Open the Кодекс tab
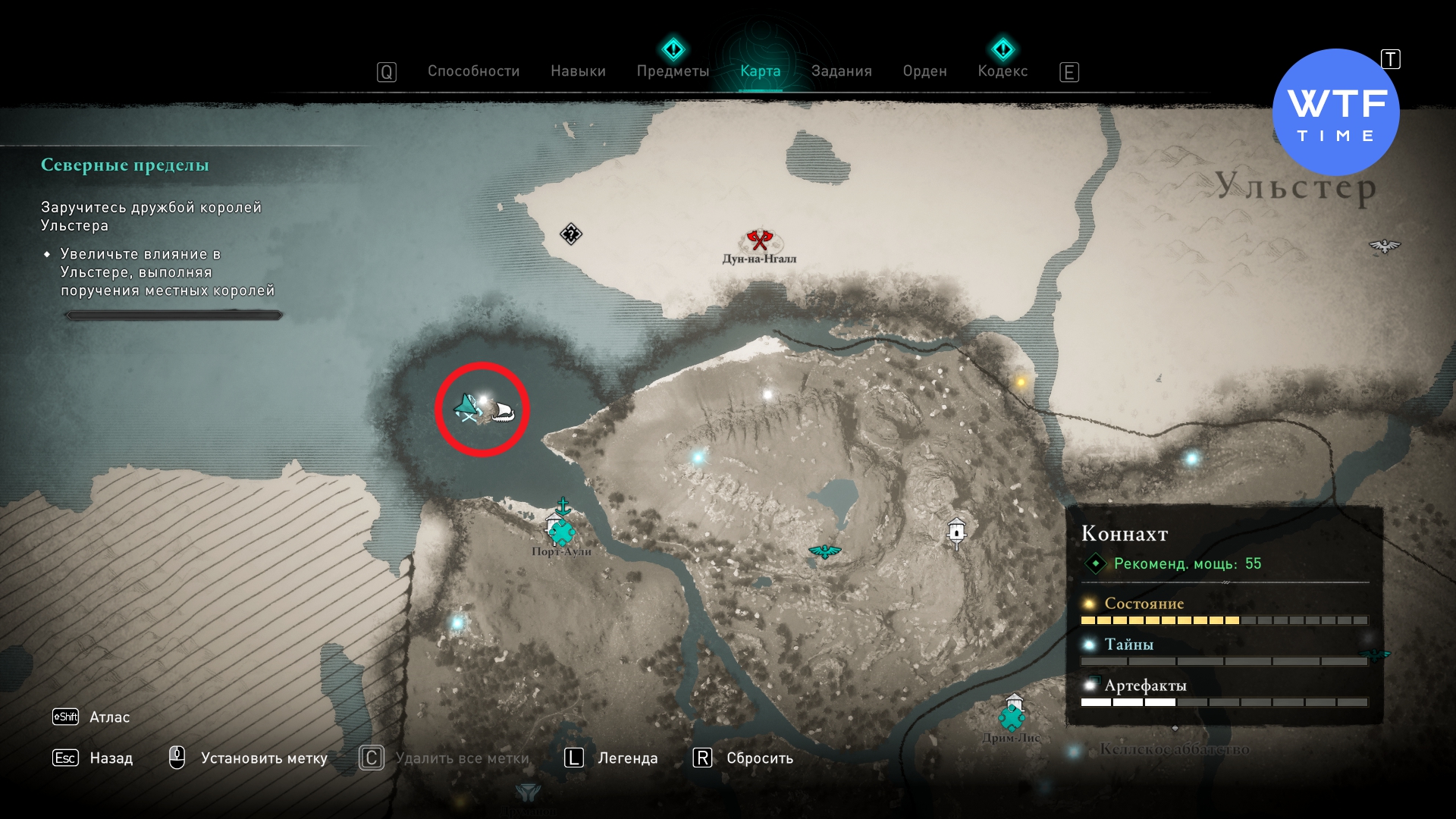 tap(1003, 71)
